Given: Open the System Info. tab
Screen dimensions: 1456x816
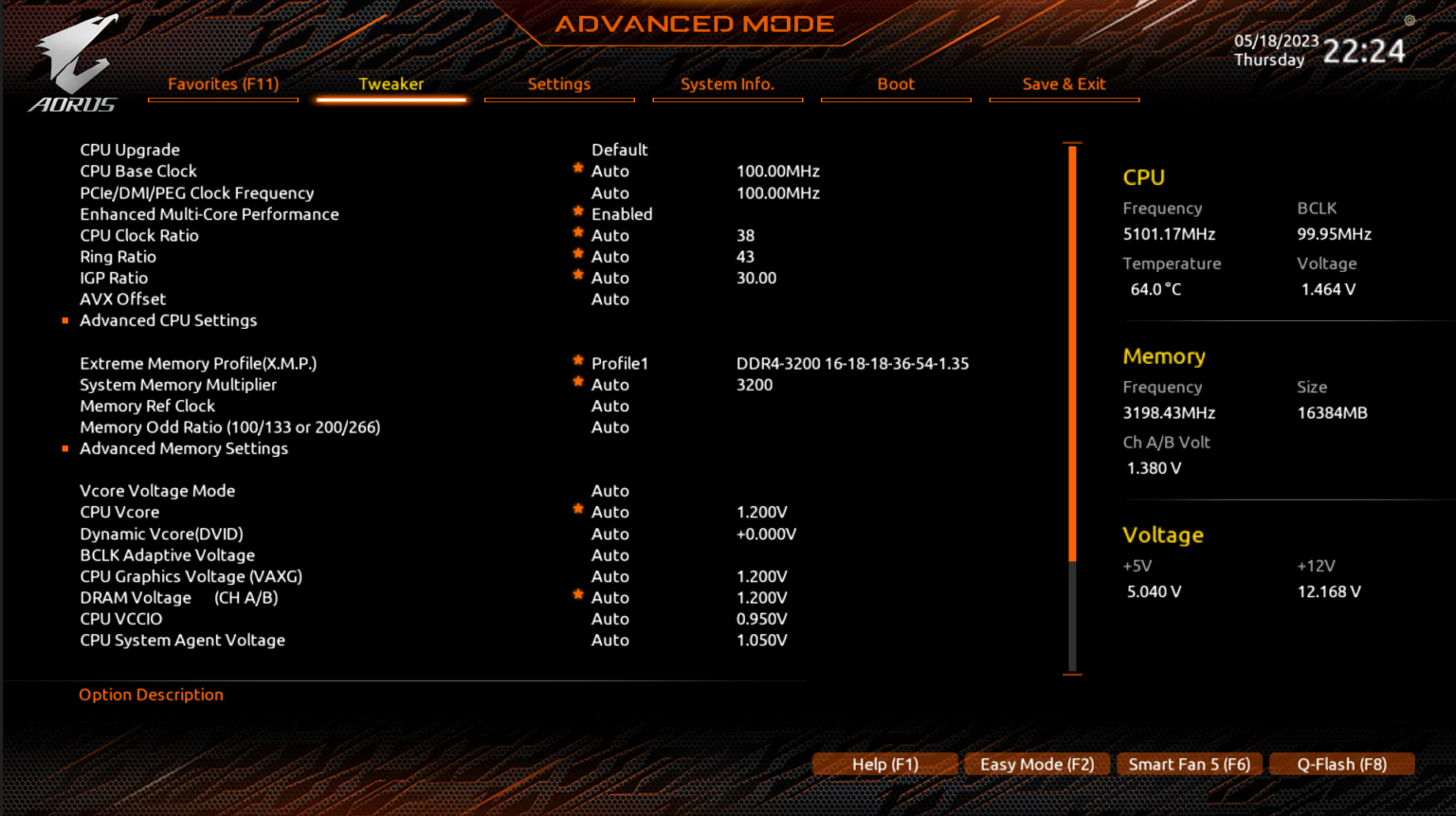Looking at the screenshot, I should [727, 83].
